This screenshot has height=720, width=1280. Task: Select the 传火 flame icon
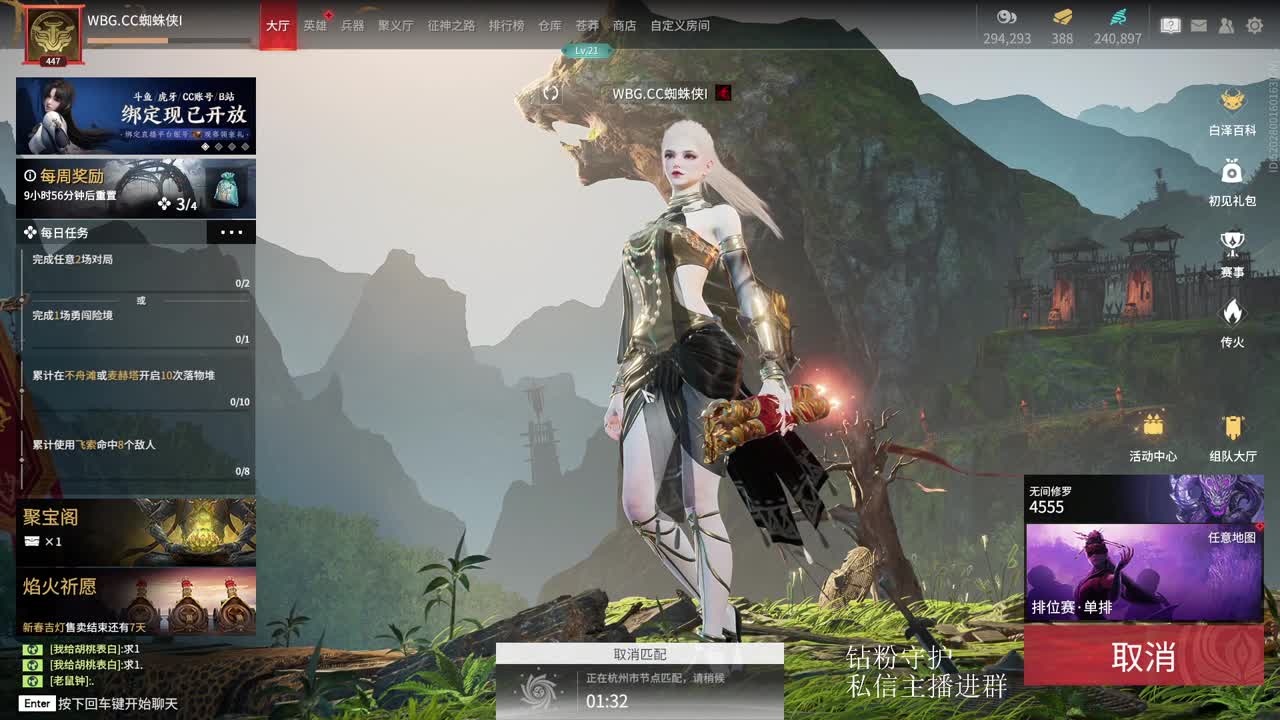(x=1231, y=318)
